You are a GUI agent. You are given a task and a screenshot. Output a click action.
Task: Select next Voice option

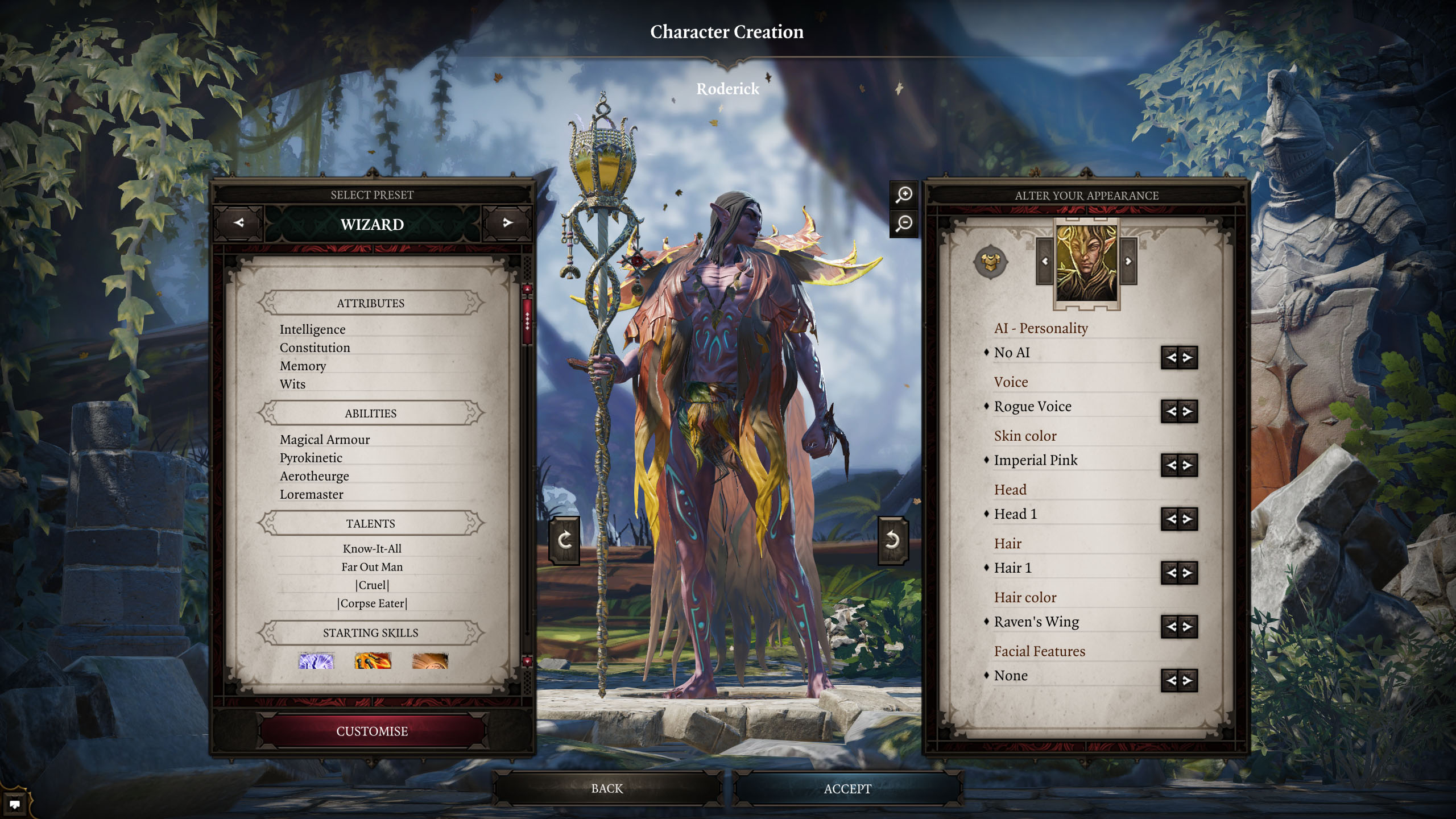(x=1188, y=411)
